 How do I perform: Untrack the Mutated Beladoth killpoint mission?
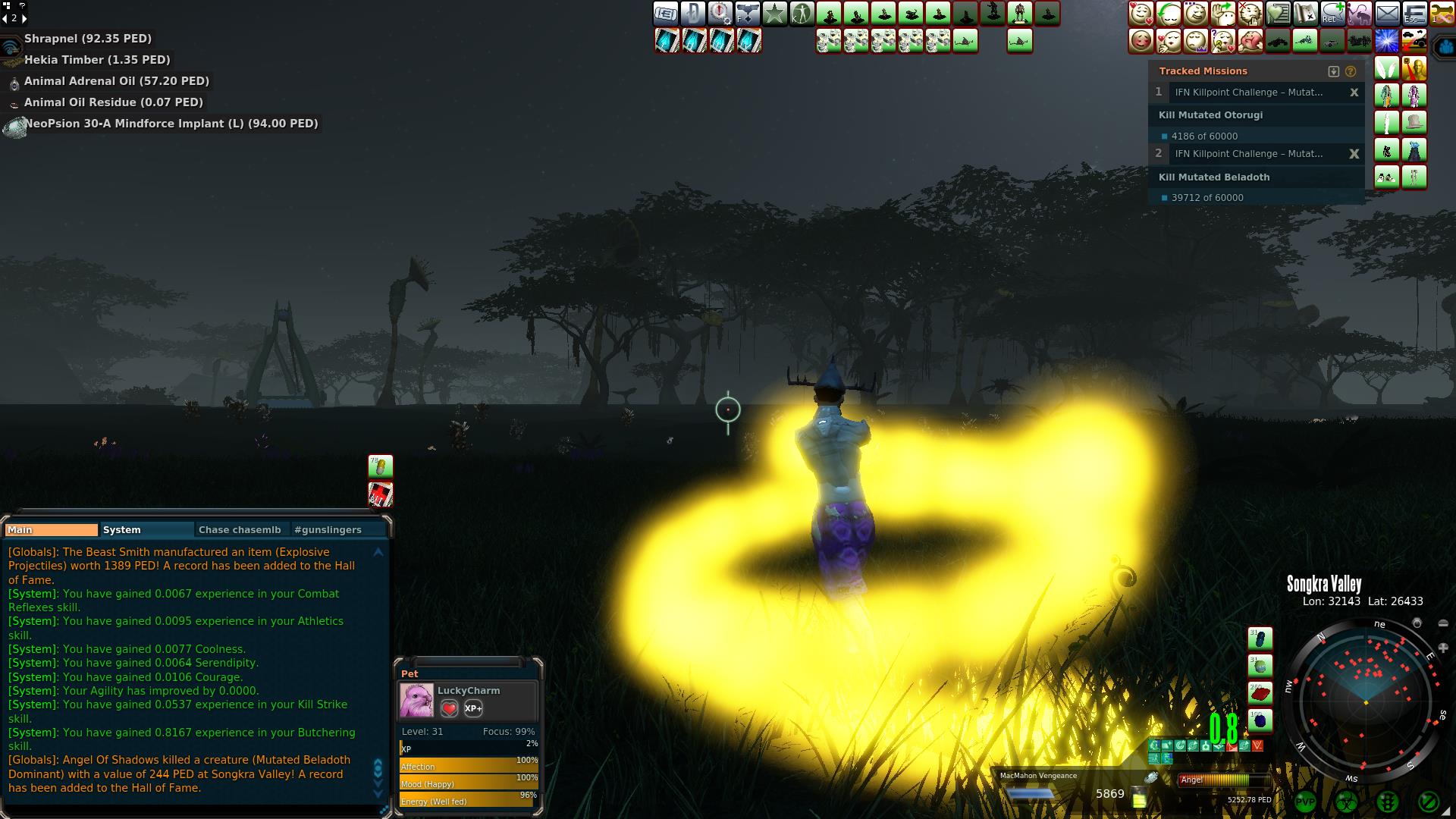tap(1354, 154)
